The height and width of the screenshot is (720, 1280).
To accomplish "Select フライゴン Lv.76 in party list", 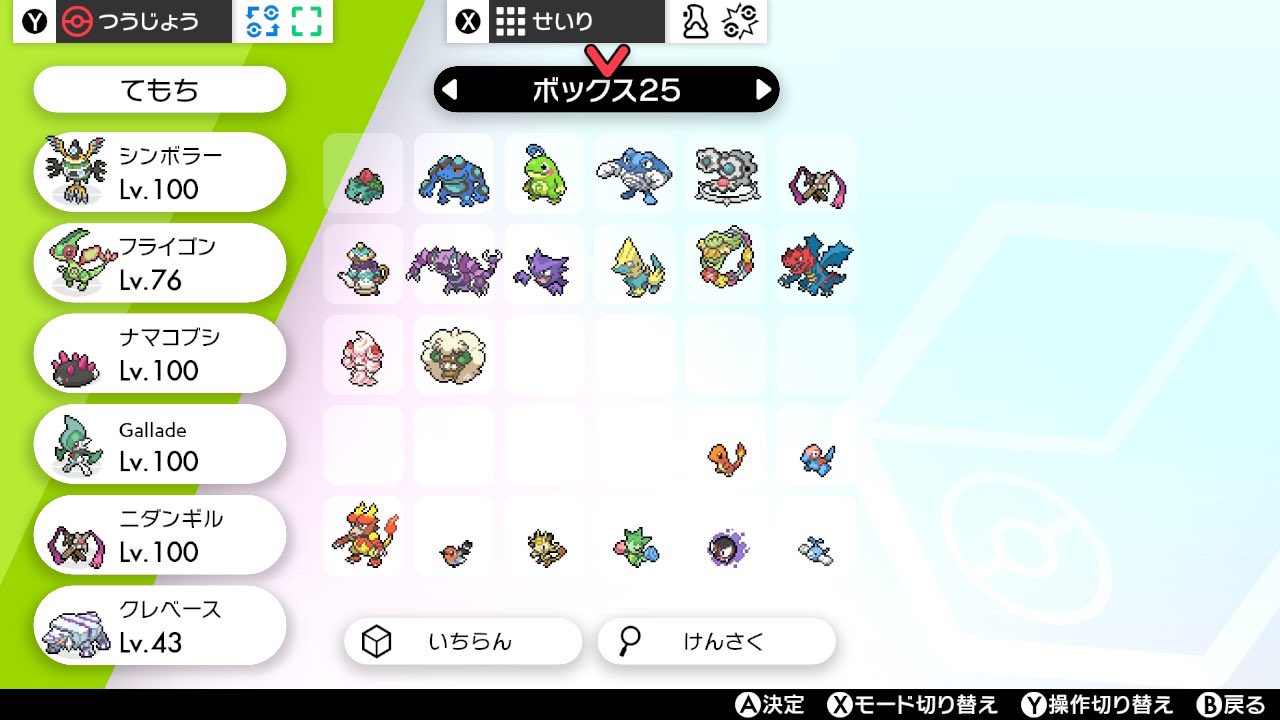I will click(158, 262).
